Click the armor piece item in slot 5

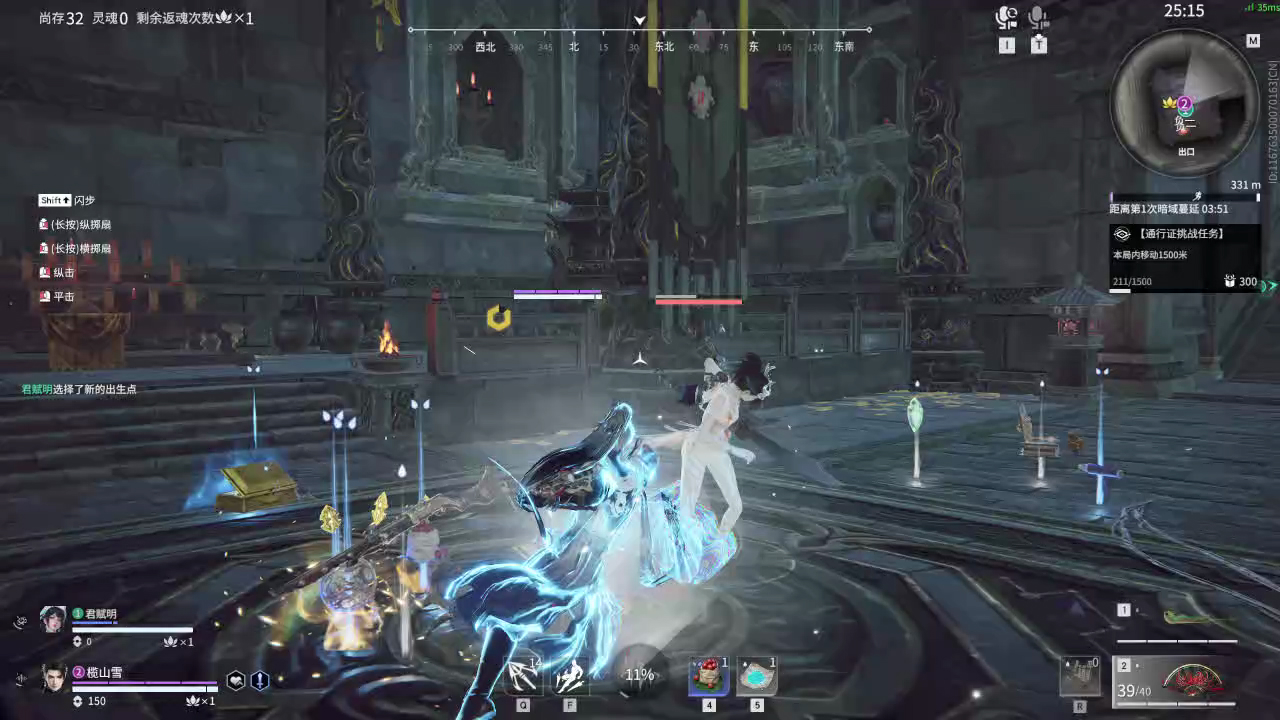(757, 674)
